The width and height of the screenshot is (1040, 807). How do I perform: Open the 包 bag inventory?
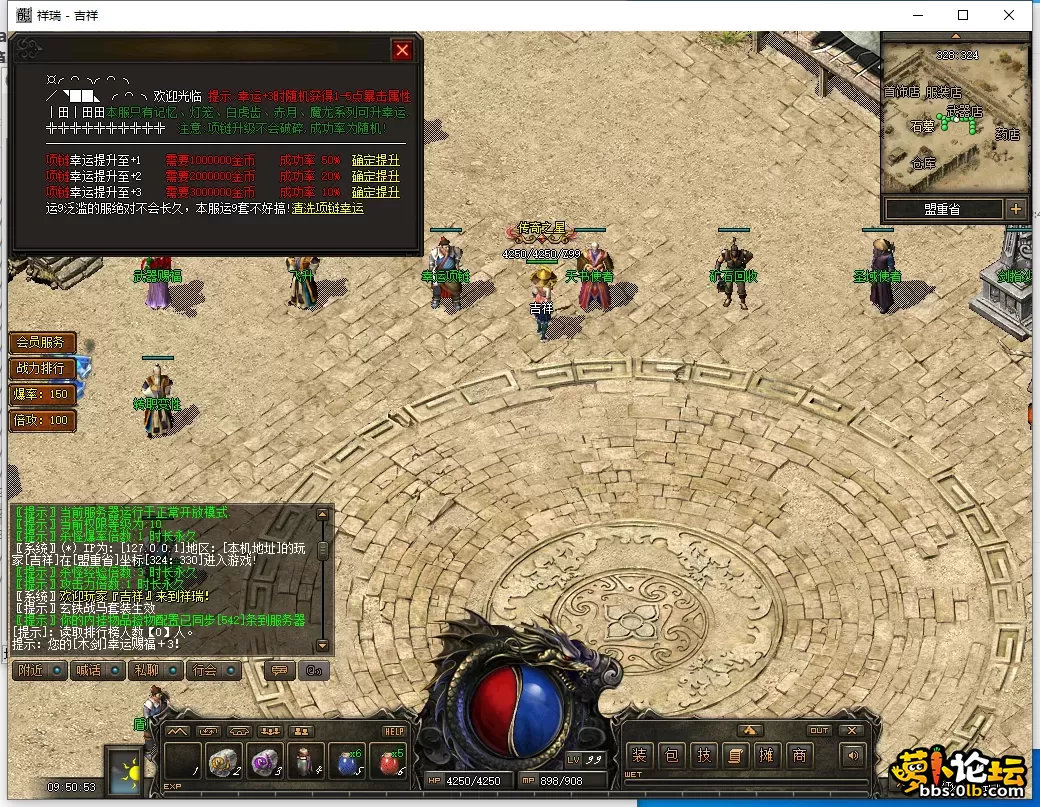[672, 756]
